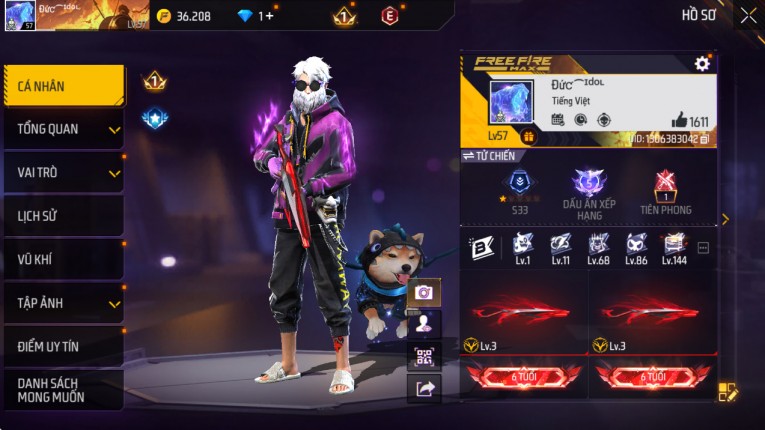
Task: Close the Hồ Sơ profile screen
Action: [748, 15]
